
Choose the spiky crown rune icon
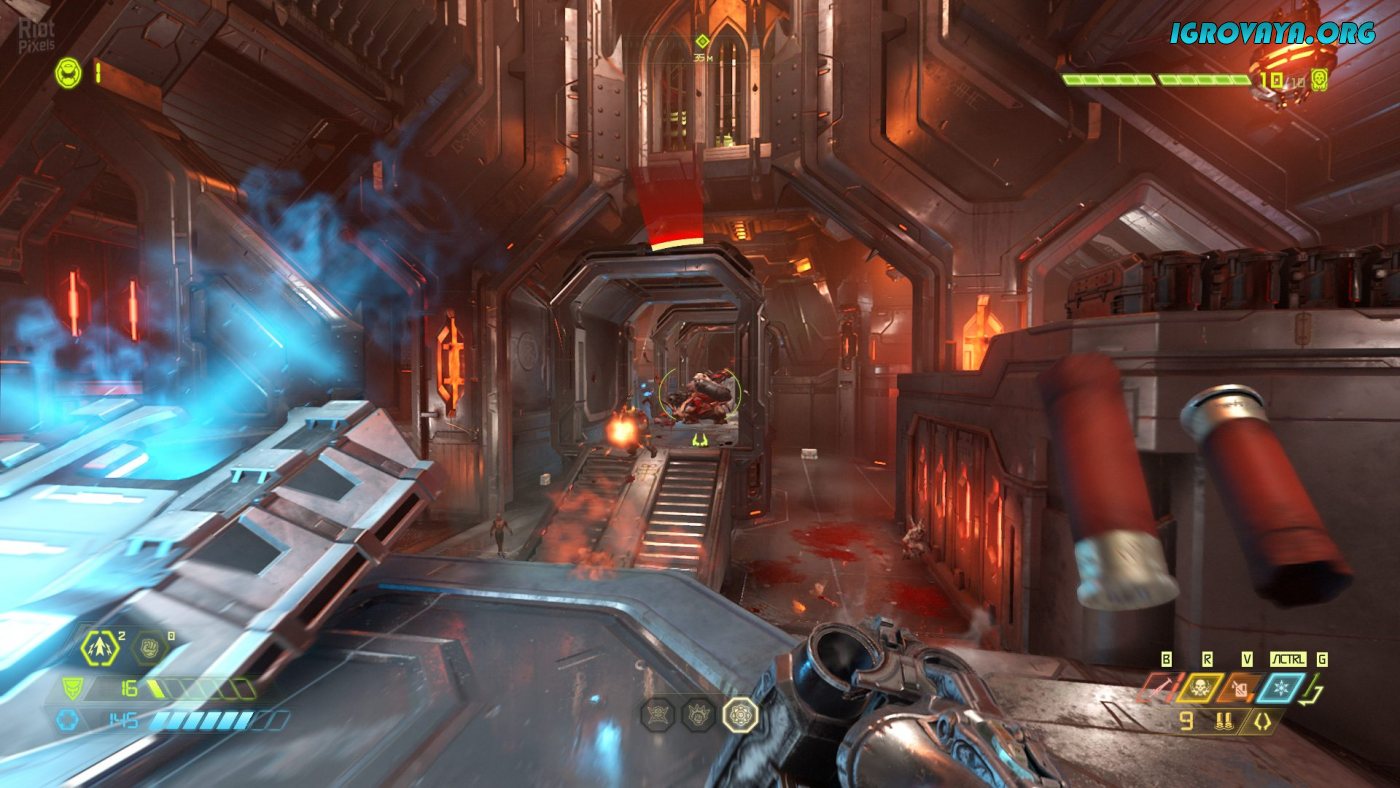click(698, 713)
